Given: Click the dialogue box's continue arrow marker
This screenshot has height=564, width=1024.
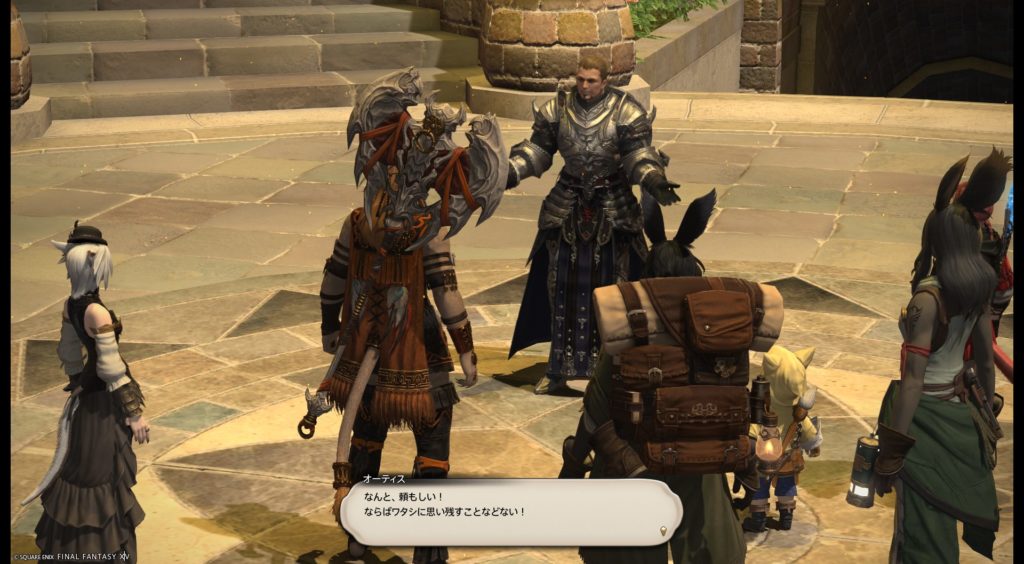Looking at the screenshot, I should point(664,531).
